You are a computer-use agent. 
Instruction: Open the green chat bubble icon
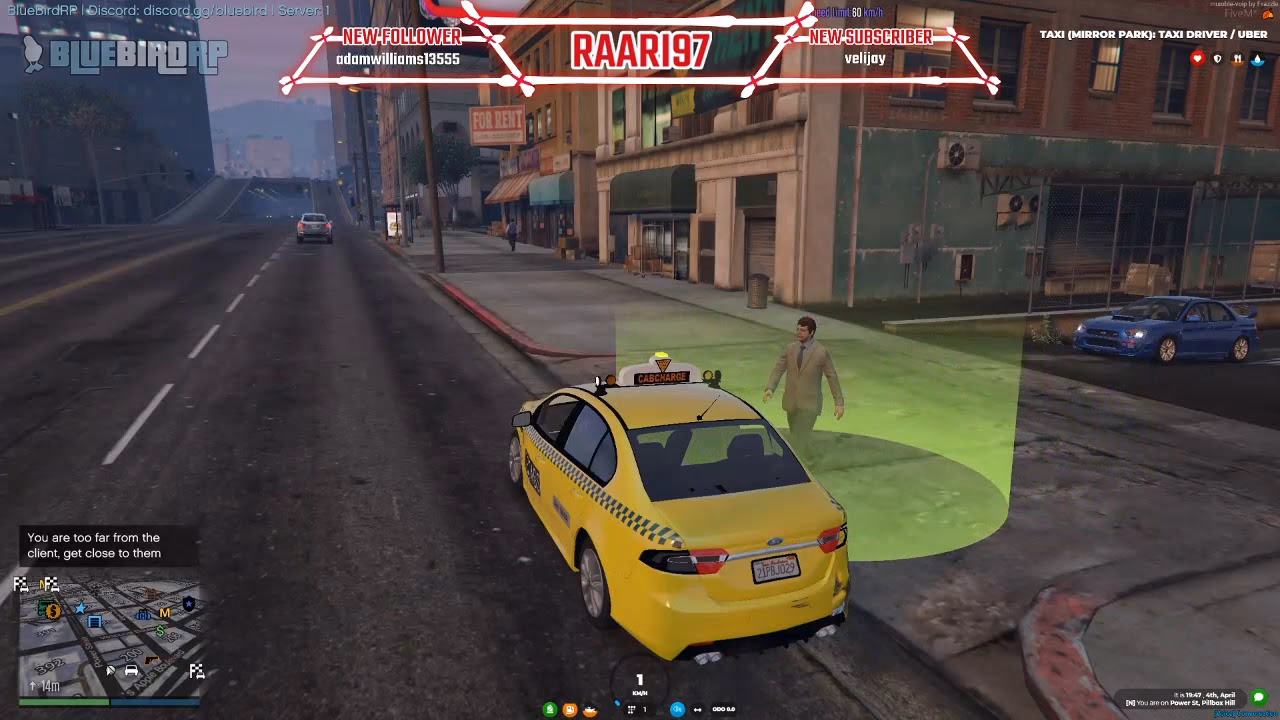click(x=1258, y=697)
